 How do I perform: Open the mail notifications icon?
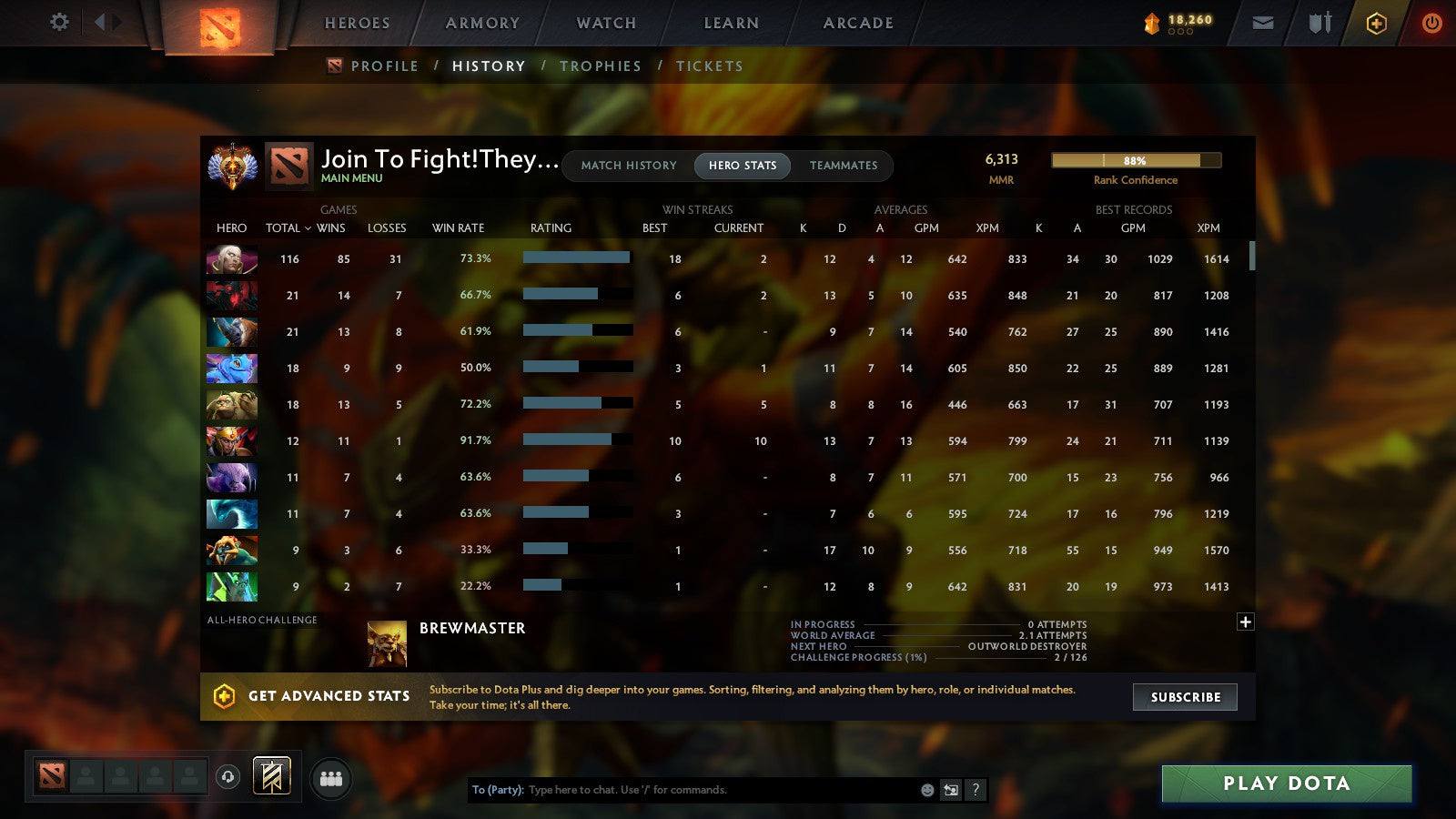(x=1263, y=23)
